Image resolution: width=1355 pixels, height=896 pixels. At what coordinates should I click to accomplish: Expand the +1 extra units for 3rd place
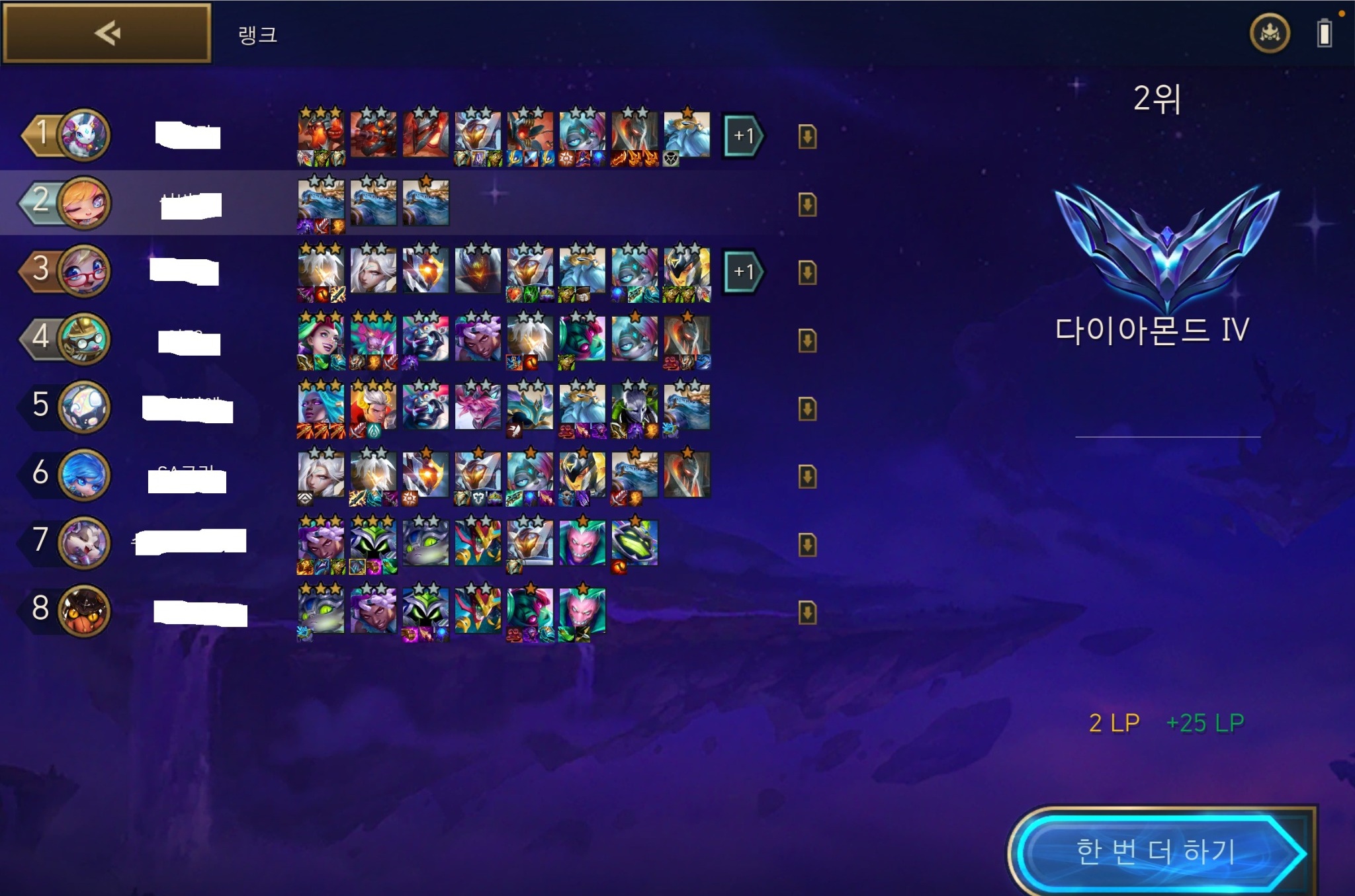(743, 272)
